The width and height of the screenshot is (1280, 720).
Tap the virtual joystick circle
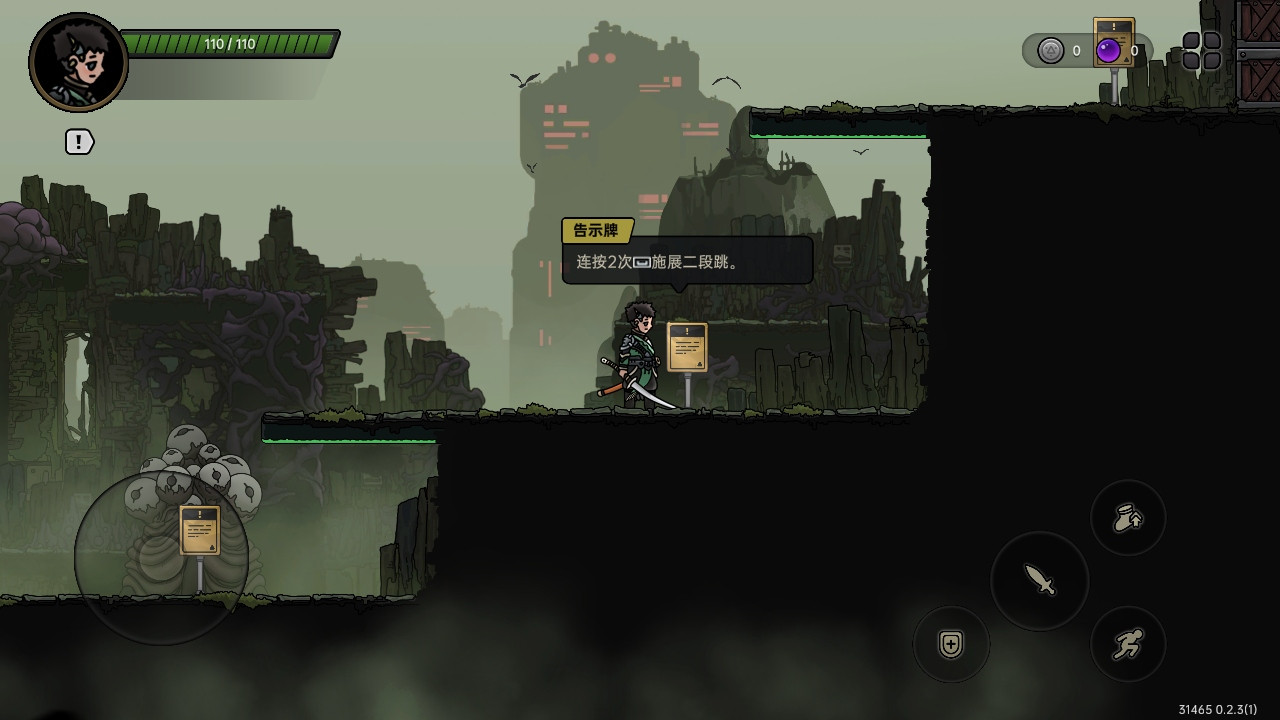coord(161,557)
